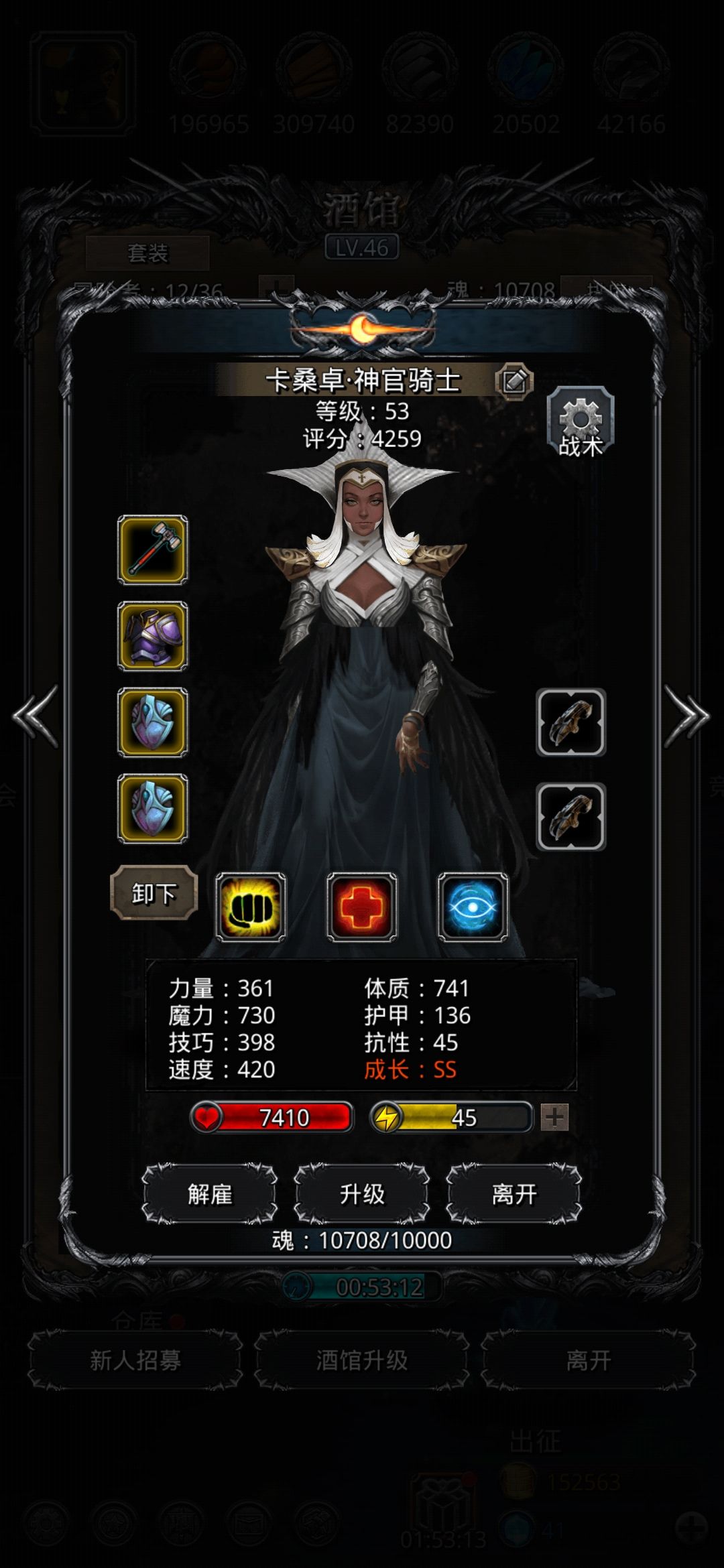Click the 卸下 unequip button
This screenshot has width=724, height=1568.
154,893
